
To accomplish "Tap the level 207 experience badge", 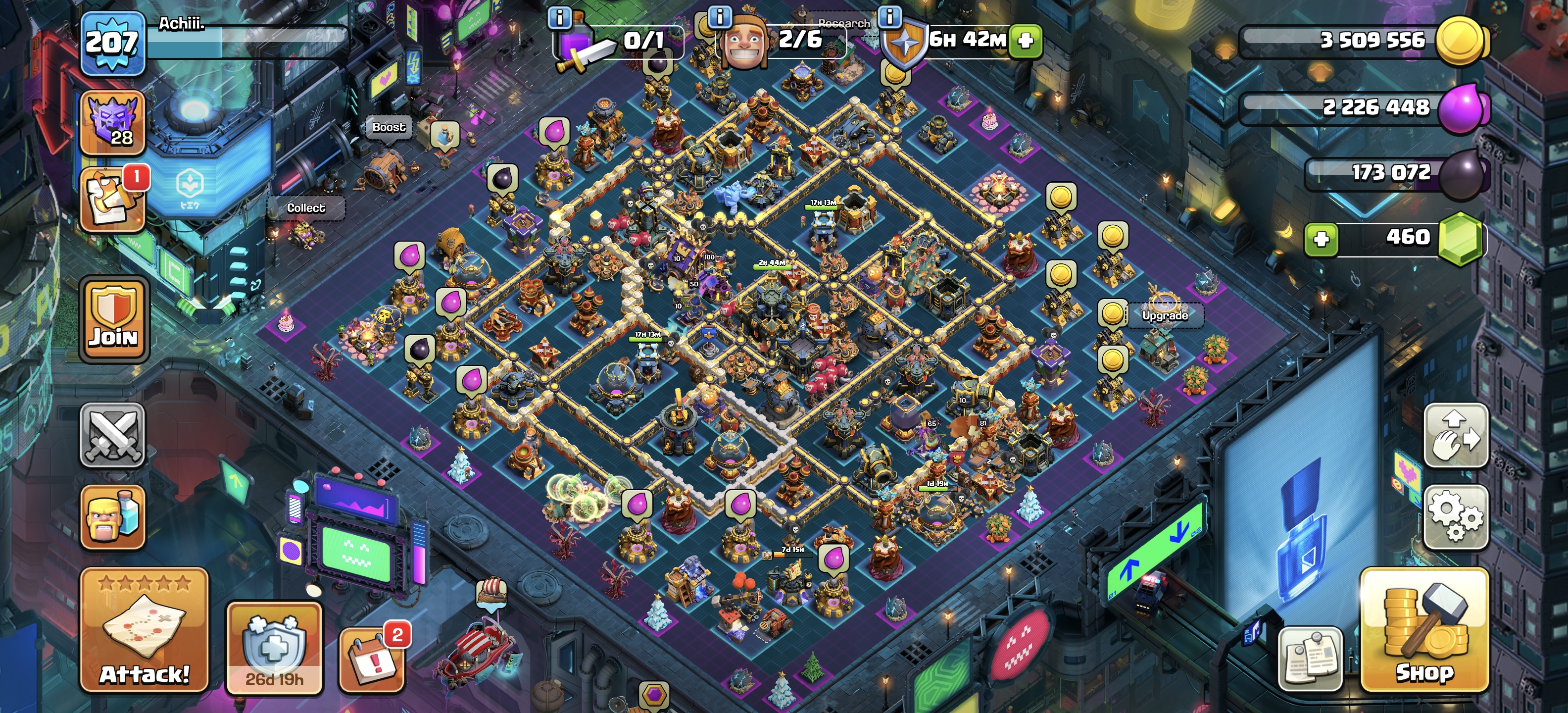I will pos(113,43).
